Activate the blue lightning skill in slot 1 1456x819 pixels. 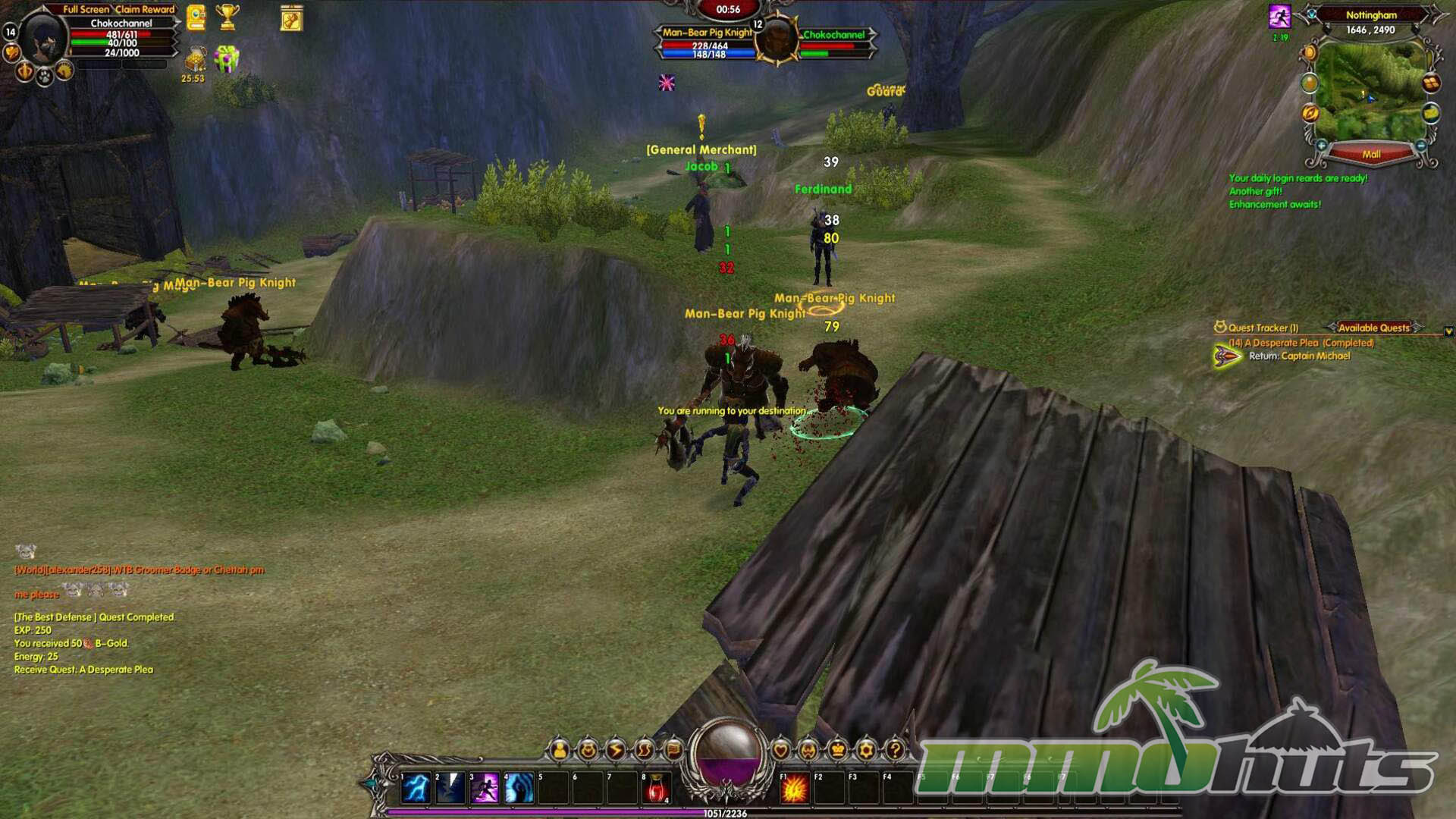416,788
